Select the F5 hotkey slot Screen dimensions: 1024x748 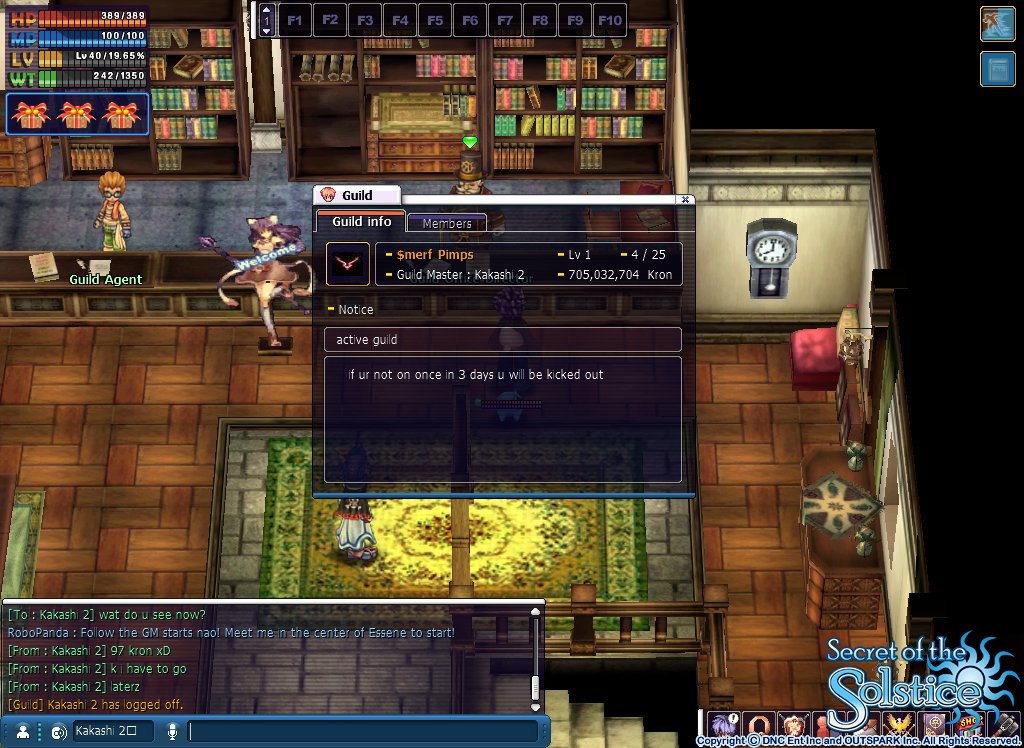click(x=435, y=20)
